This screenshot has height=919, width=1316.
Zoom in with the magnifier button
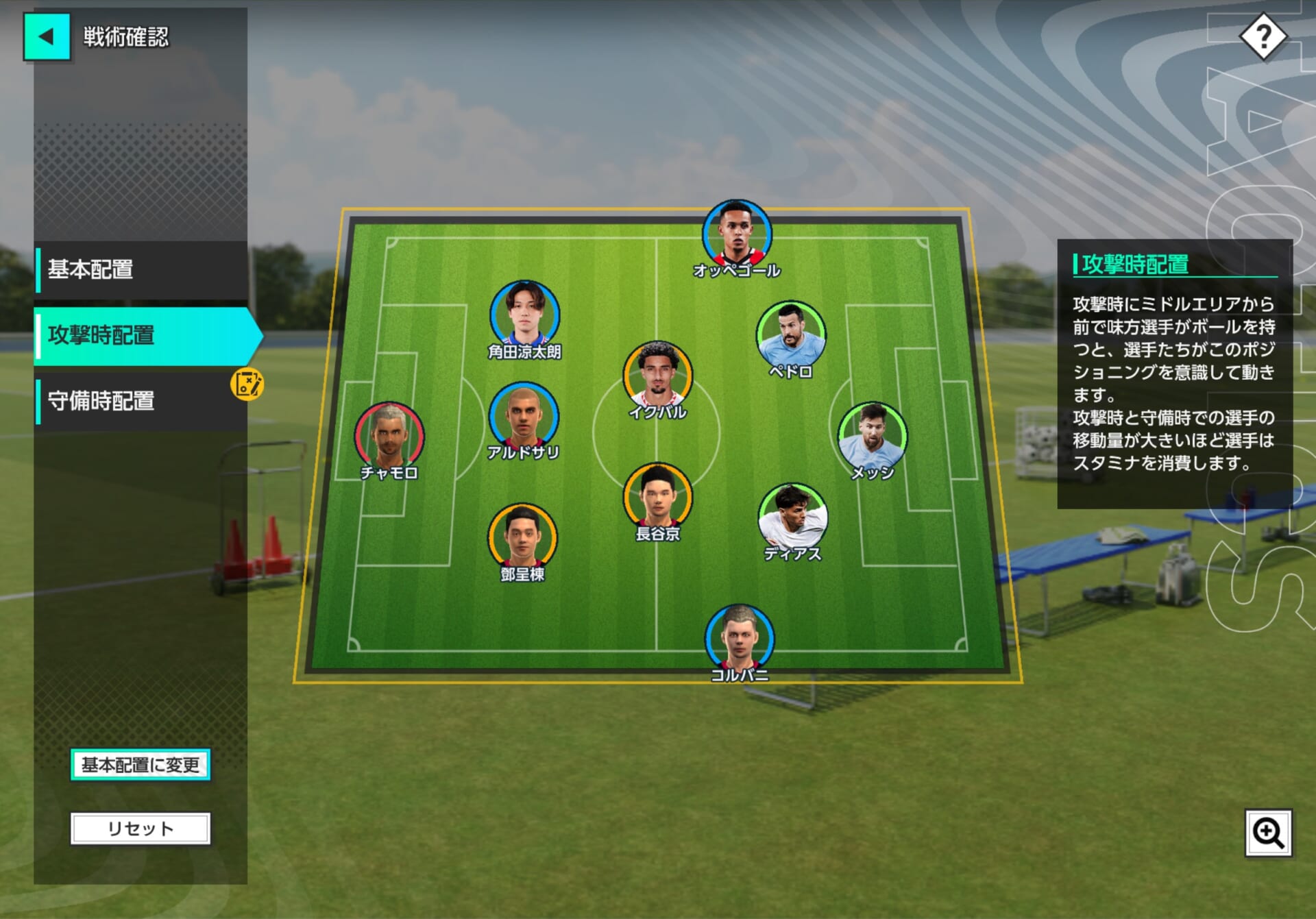coord(1268,833)
